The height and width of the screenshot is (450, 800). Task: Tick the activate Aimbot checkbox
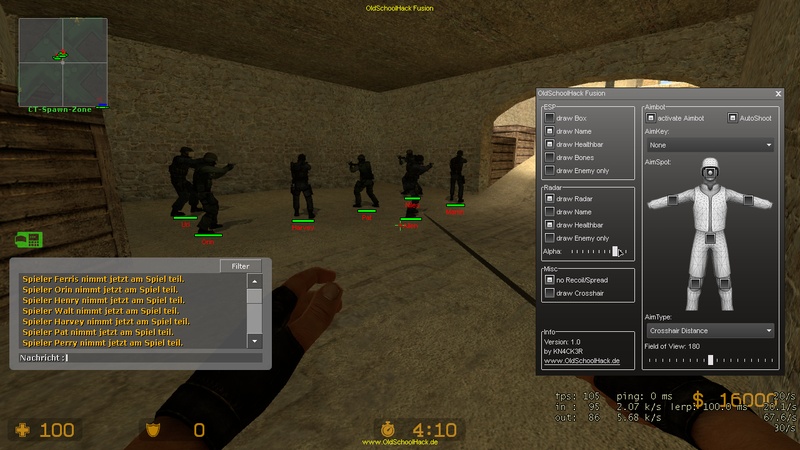coord(651,118)
